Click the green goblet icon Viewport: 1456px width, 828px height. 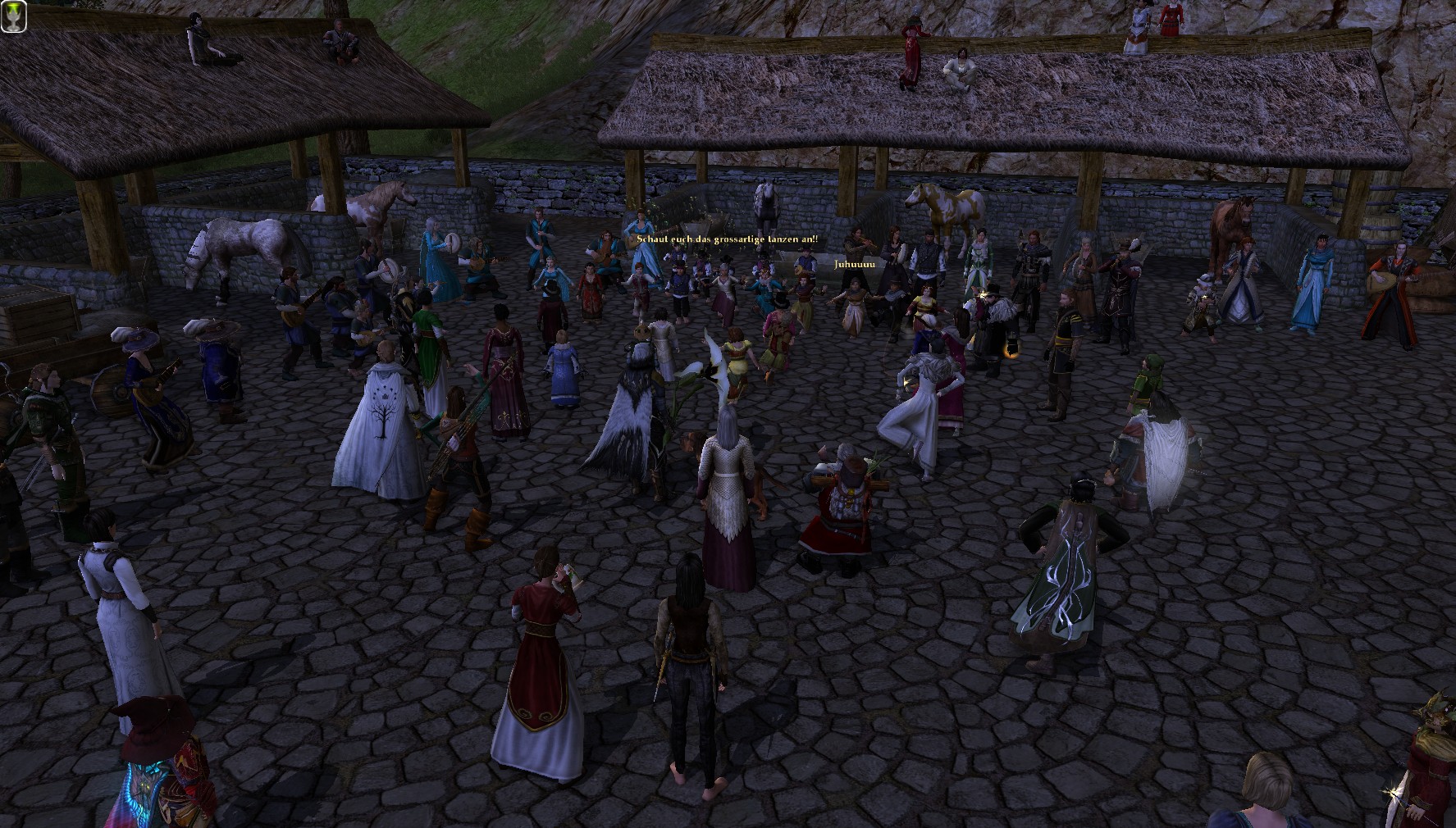pyautogui.click(x=14, y=16)
